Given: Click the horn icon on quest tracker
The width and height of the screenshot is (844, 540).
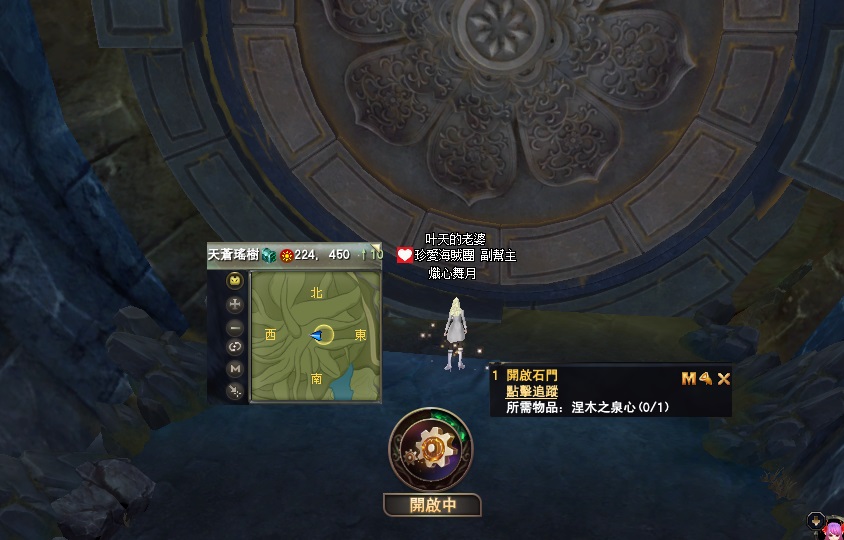Looking at the screenshot, I should 705,378.
